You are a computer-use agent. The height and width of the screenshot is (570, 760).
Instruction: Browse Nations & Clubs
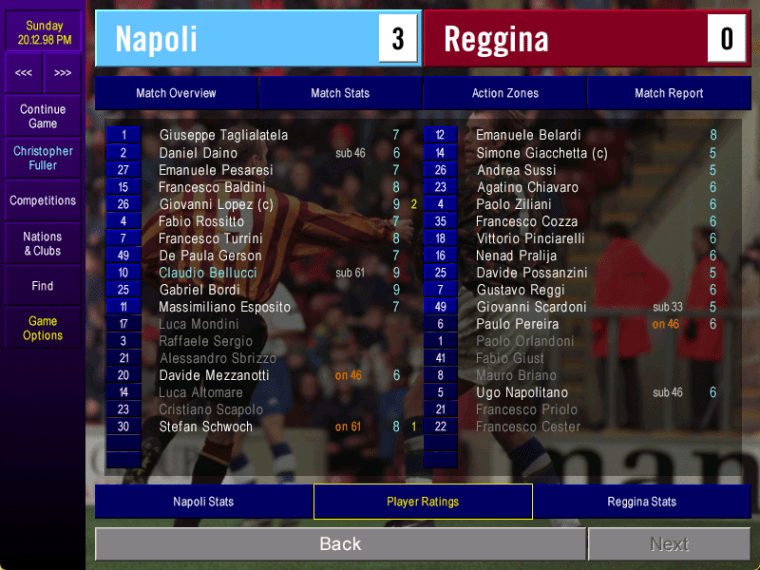pyautogui.click(x=43, y=244)
